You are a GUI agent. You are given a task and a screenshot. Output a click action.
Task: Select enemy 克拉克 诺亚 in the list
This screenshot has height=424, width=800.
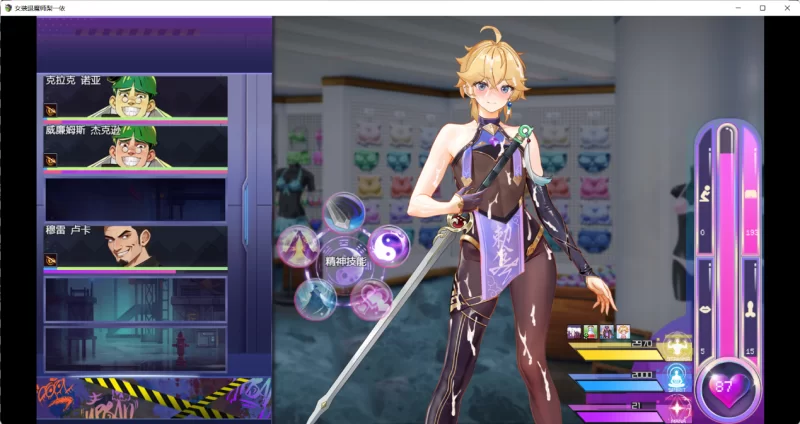coord(136,97)
